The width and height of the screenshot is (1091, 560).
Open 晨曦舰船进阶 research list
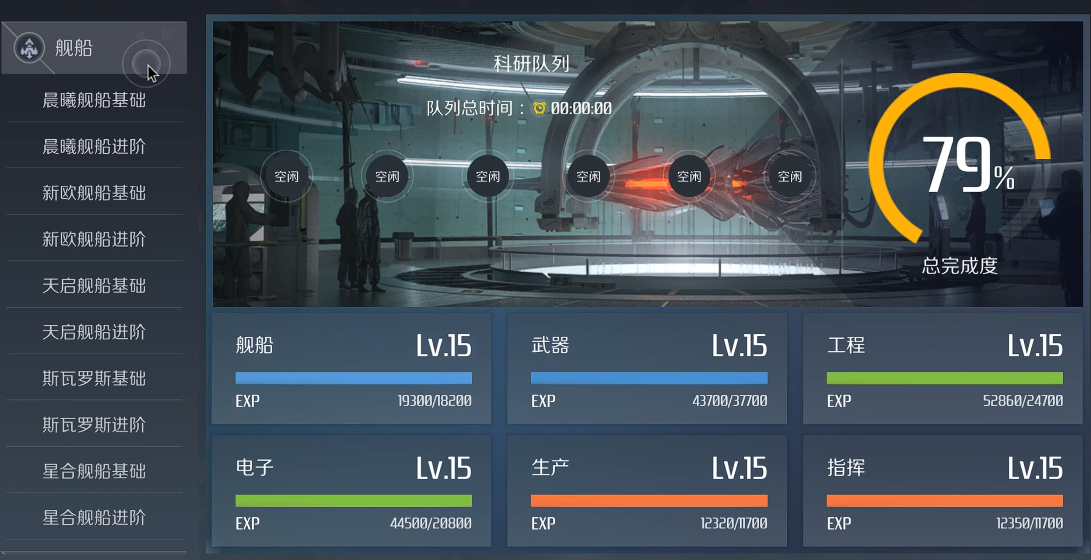94,146
